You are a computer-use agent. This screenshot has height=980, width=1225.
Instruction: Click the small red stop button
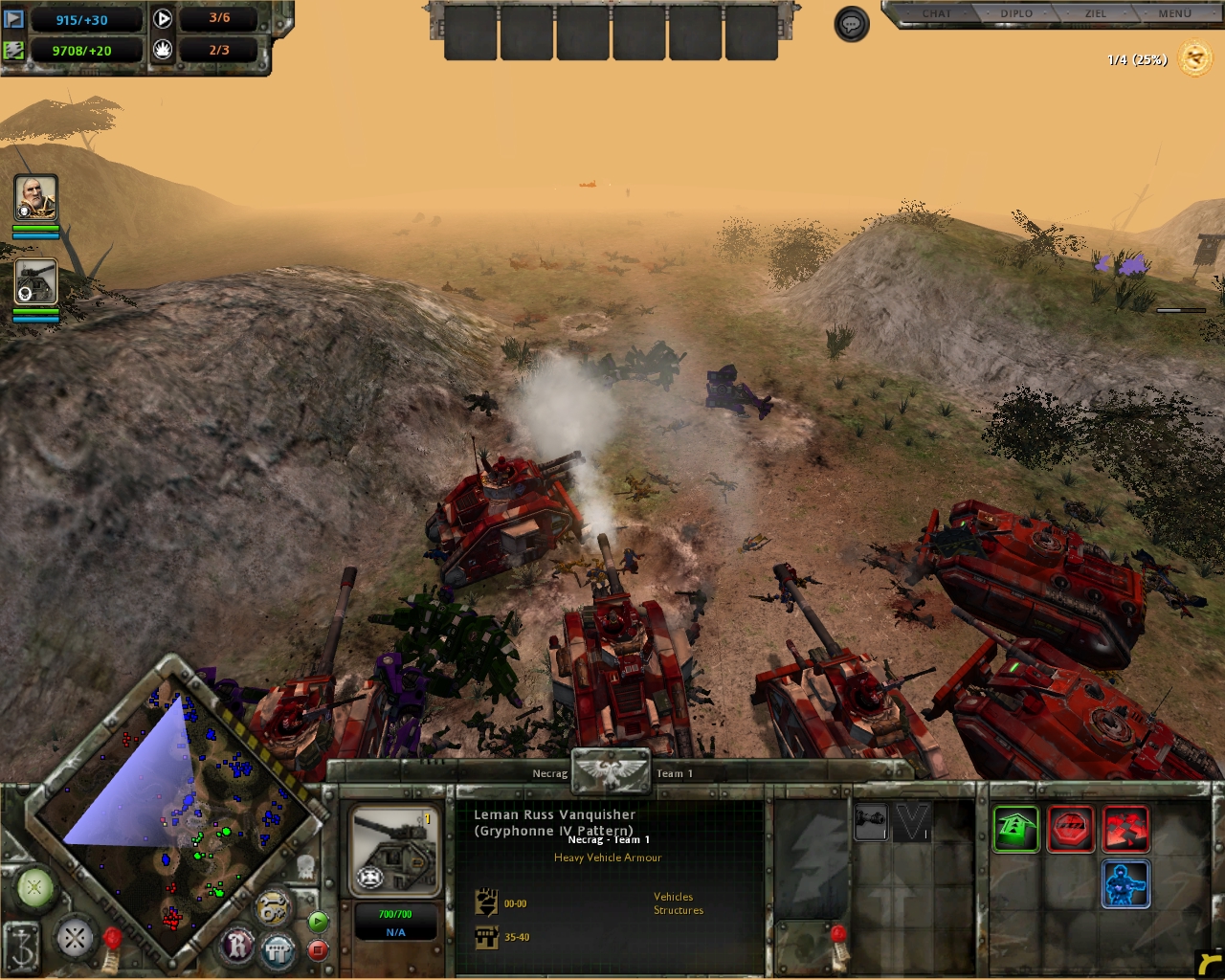(x=318, y=950)
